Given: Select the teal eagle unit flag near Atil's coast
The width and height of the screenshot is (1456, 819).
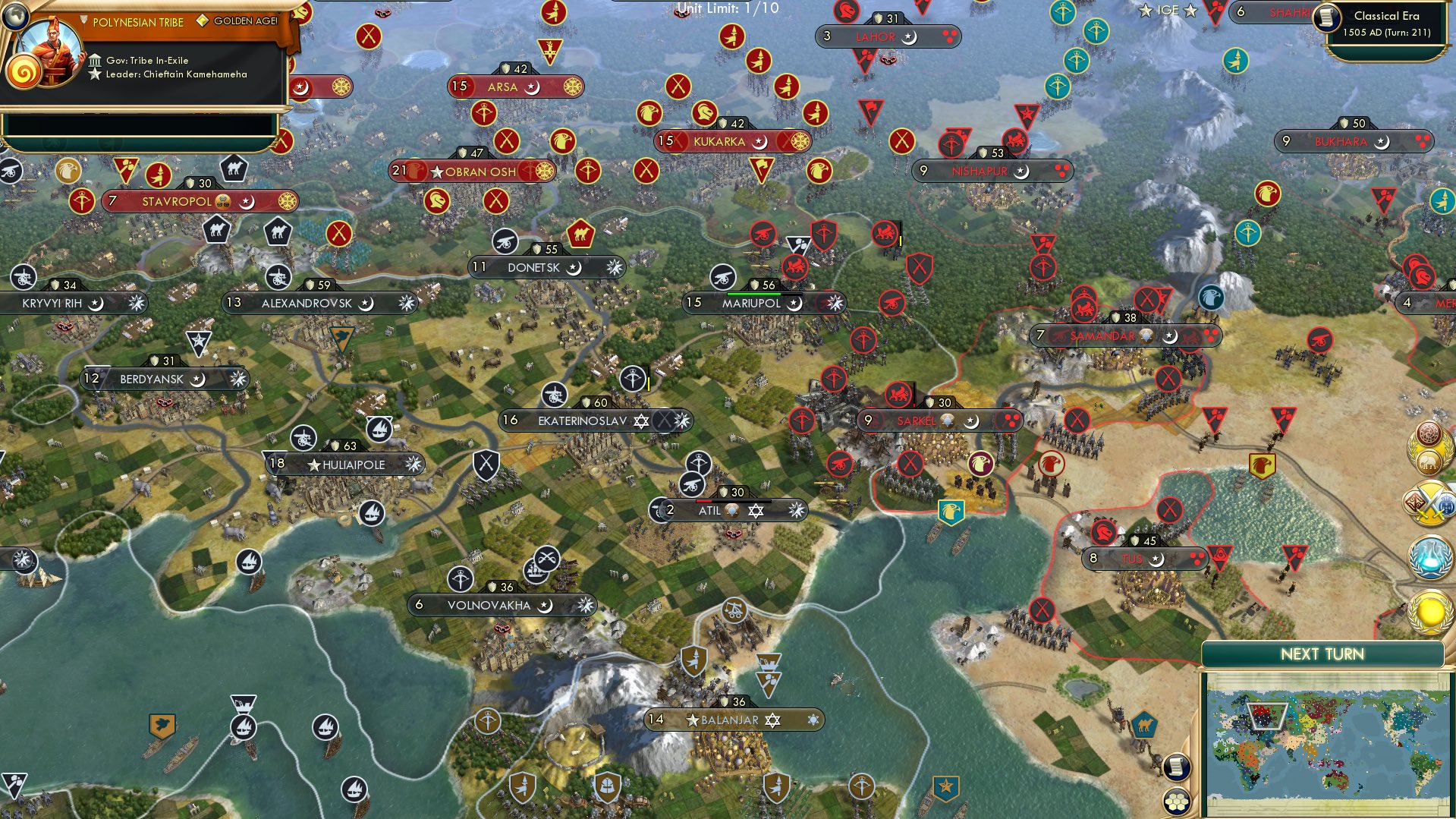Looking at the screenshot, I should click(x=950, y=512).
